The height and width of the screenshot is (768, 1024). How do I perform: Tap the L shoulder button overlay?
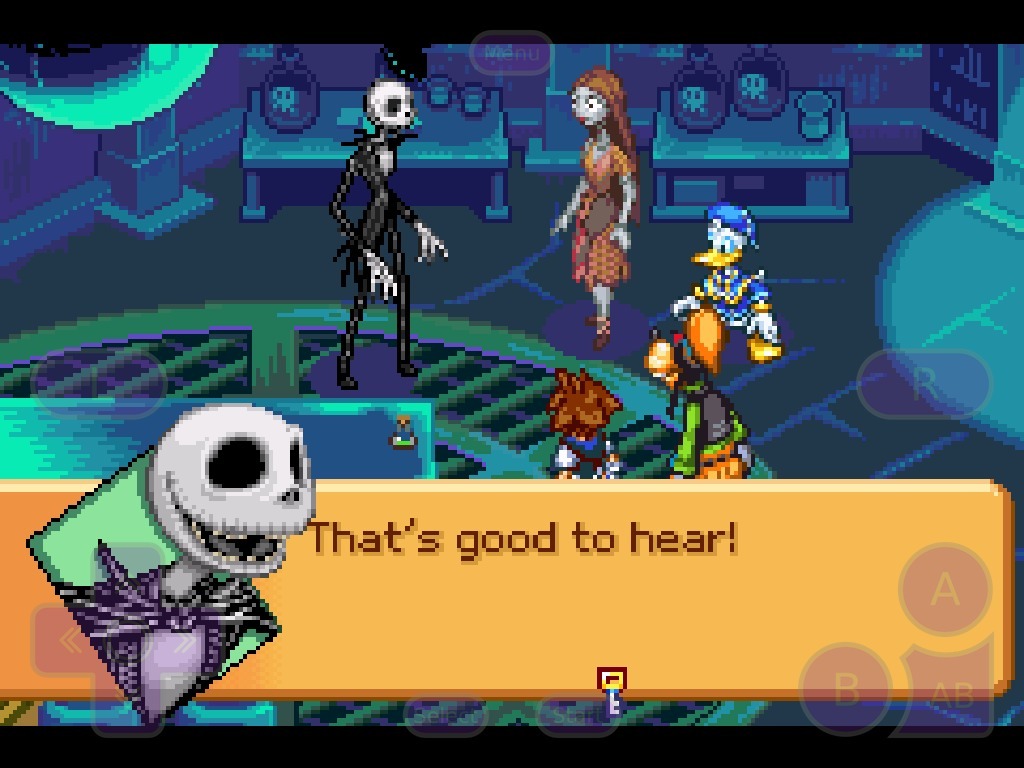click(x=98, y=383)
